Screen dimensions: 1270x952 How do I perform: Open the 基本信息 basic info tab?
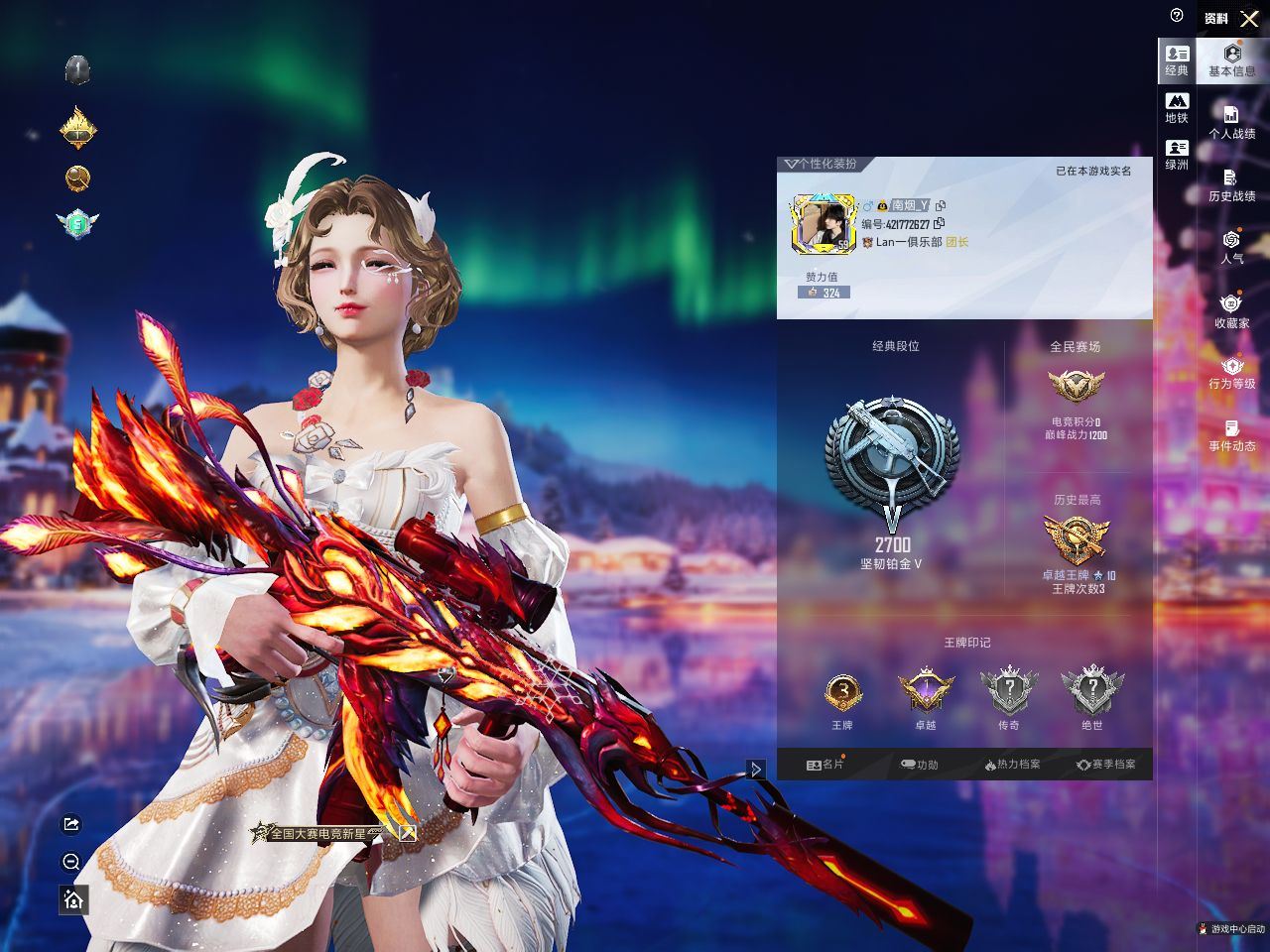[x=1231, y=59]
